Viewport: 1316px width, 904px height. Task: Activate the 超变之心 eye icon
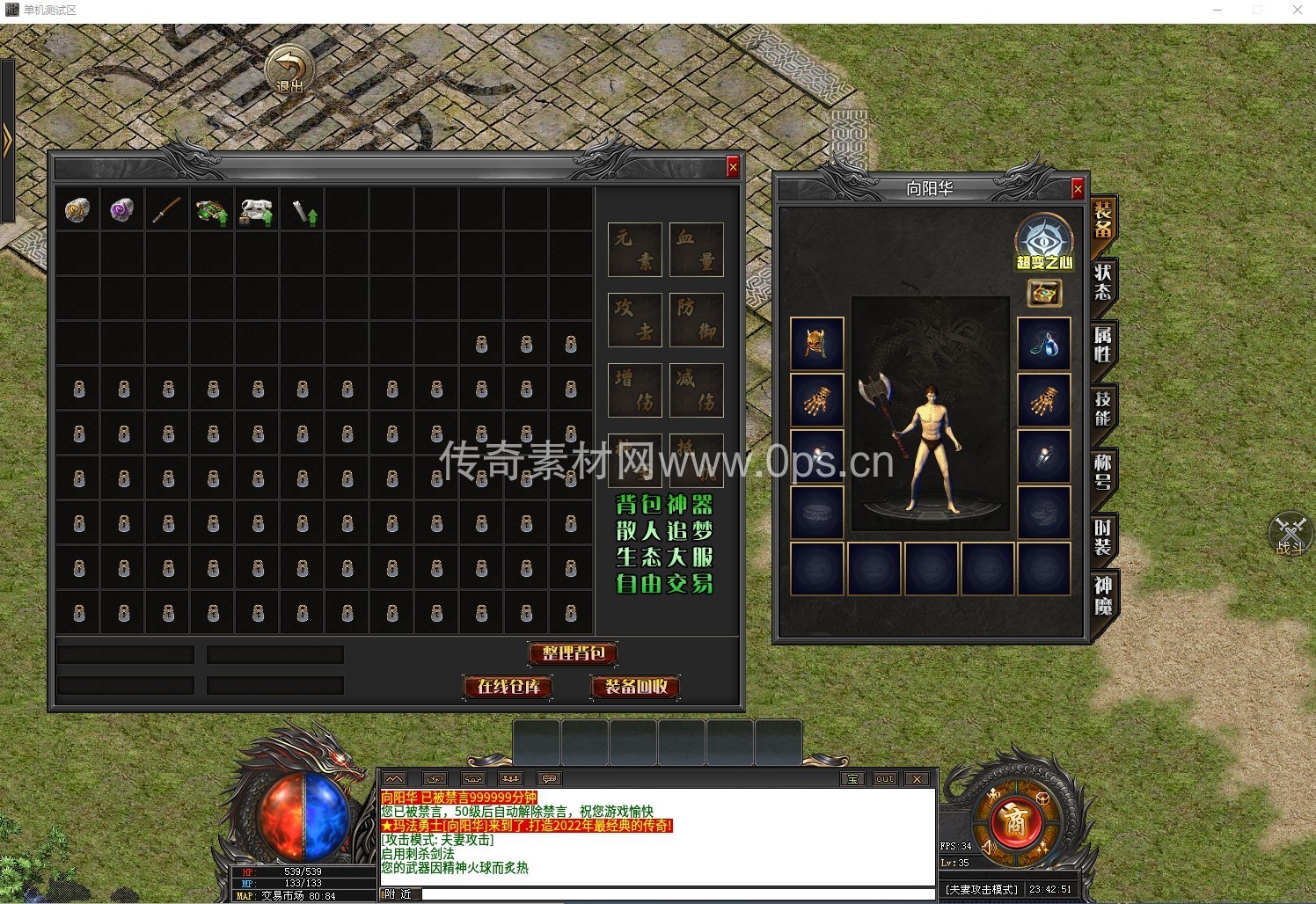(x=1044, y=239)
